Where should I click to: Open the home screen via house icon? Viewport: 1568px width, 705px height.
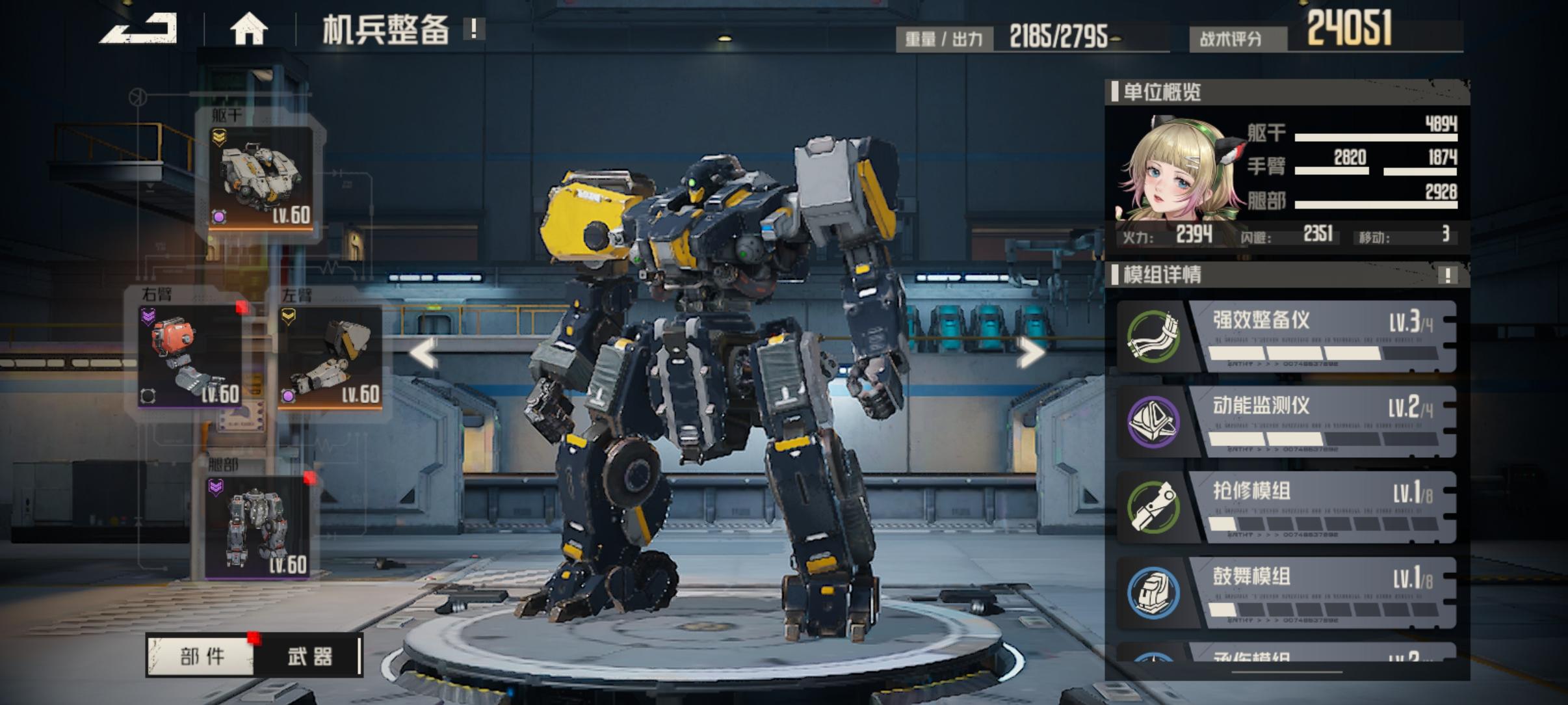[x=249, y=30]
